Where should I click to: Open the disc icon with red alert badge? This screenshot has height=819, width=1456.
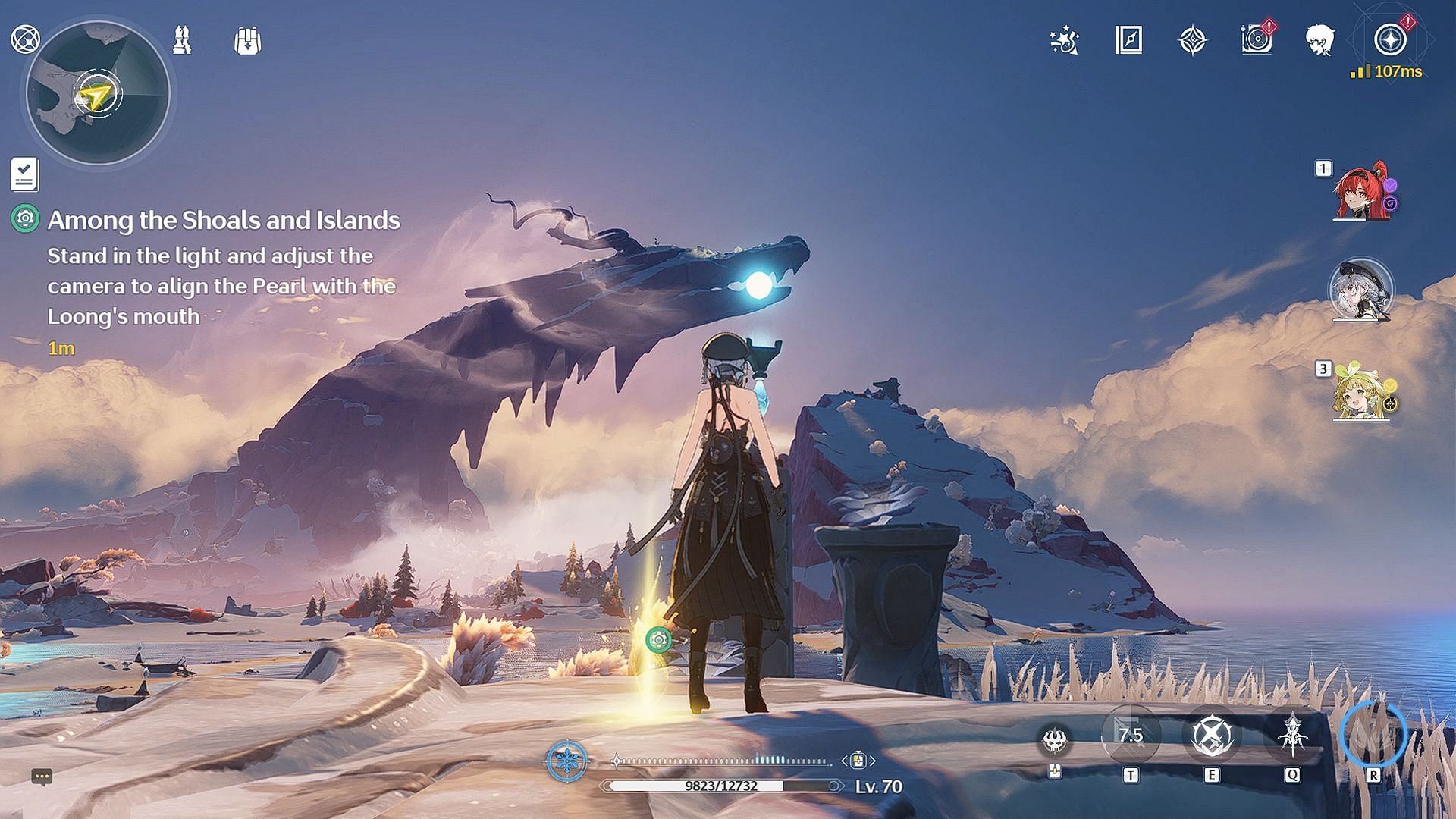pos(1257,39)
